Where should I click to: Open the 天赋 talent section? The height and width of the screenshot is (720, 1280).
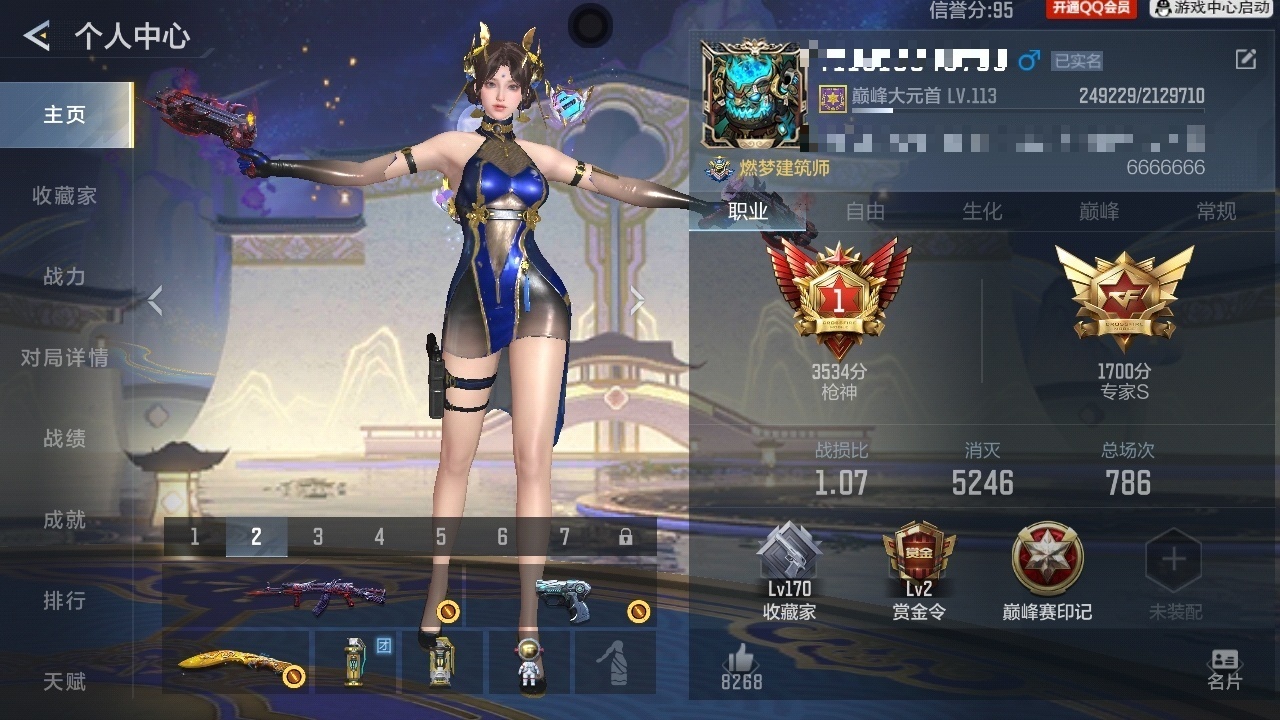(x=65, y=682)
